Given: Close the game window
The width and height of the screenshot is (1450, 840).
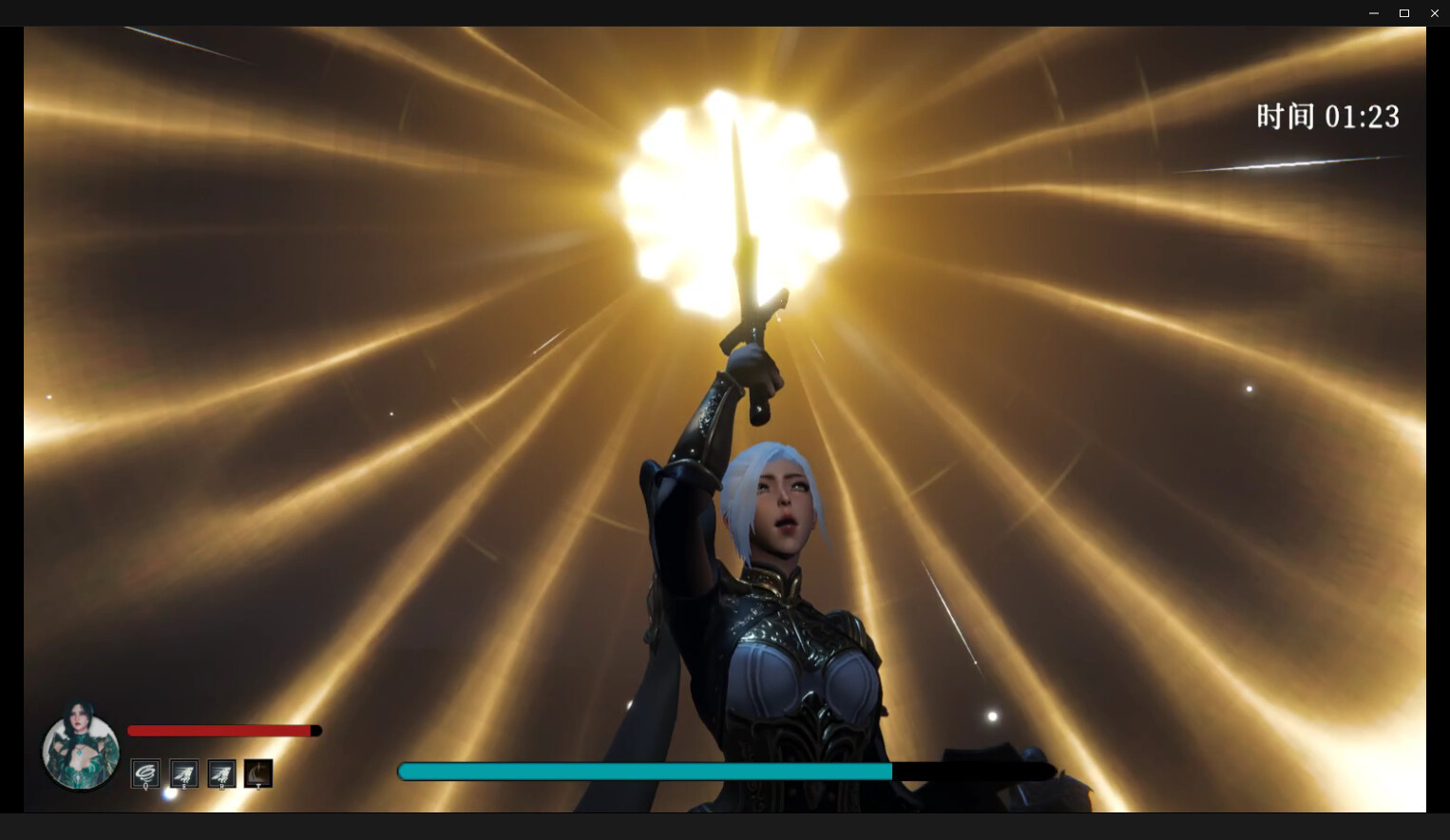Looking at the screenshot, I should pyautogui.click(x=1434, y=13).
